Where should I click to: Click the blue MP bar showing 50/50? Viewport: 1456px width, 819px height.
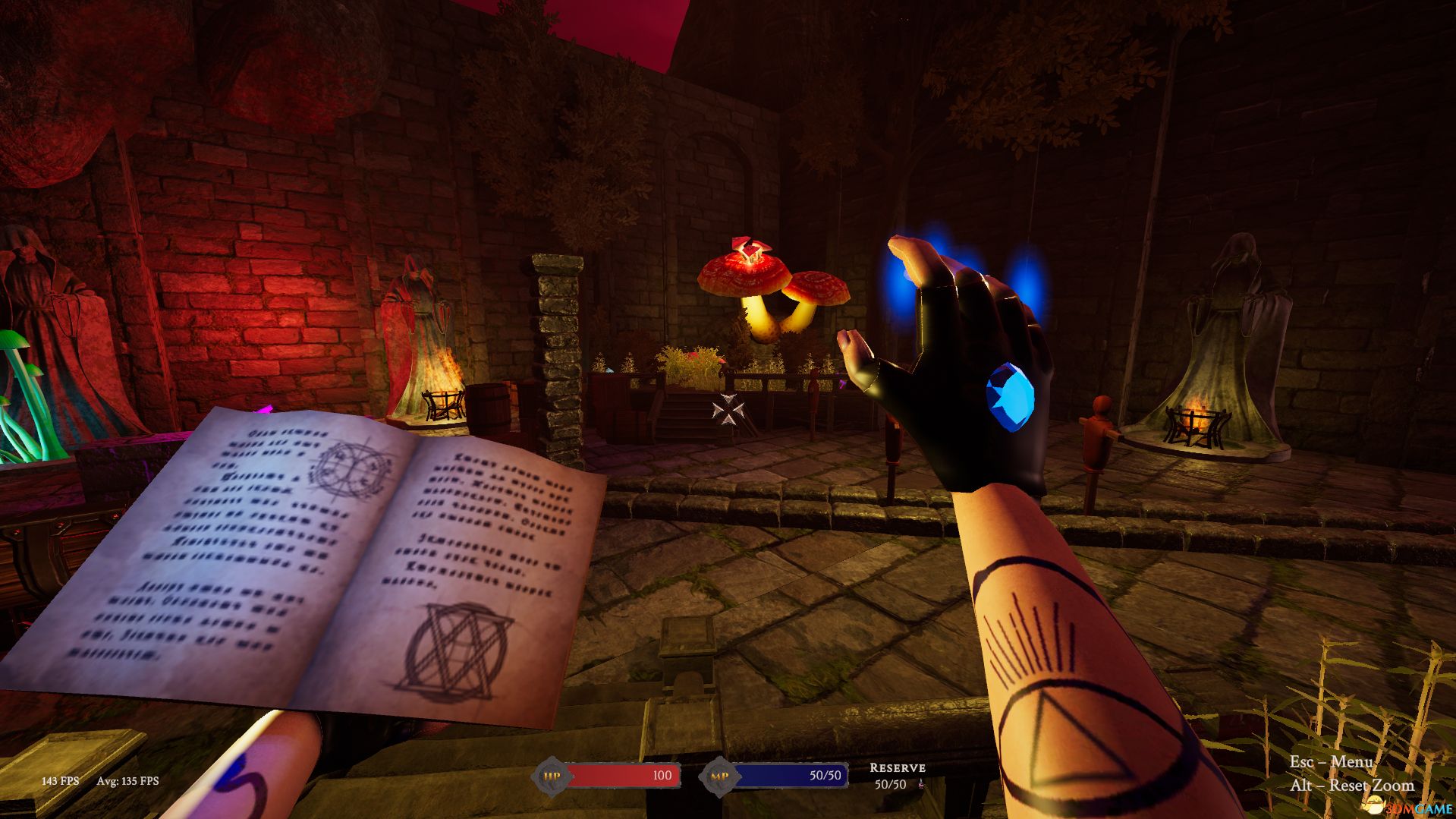(x=789, y=776)
